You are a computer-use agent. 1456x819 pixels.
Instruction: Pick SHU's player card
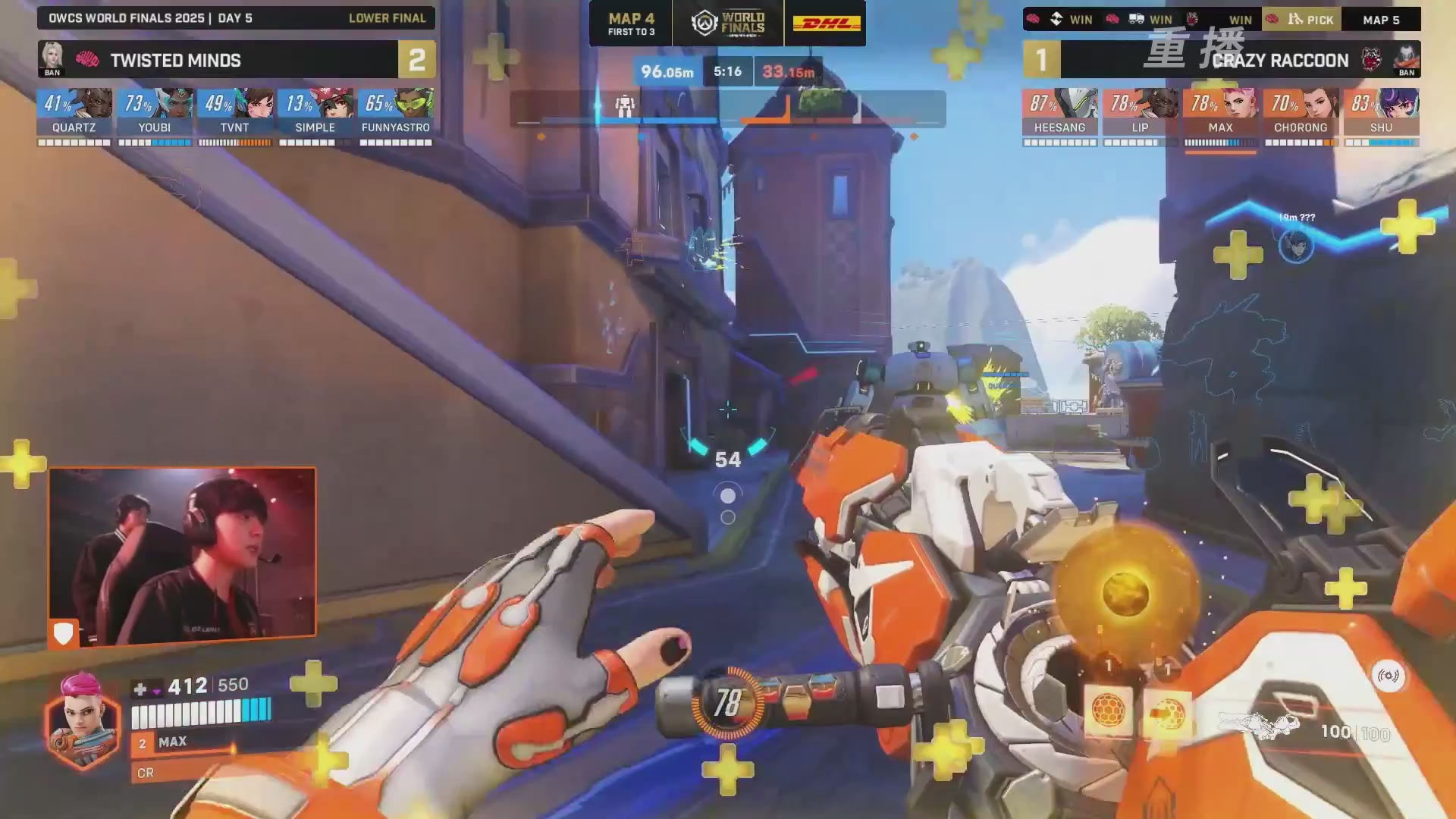pyautogui.click(x=1381, y=115)
